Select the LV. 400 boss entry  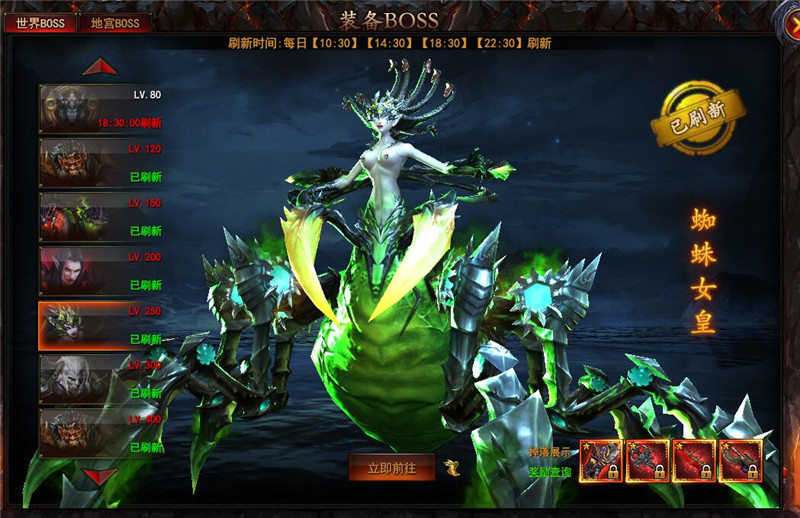tap(101, 433)
